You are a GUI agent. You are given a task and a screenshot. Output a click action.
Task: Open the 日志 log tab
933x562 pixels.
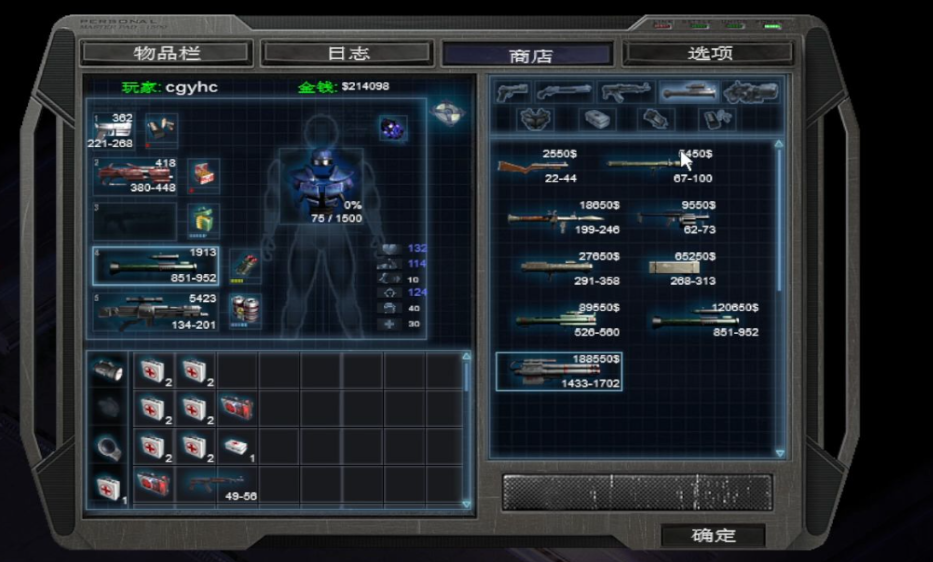coord(347,53)
